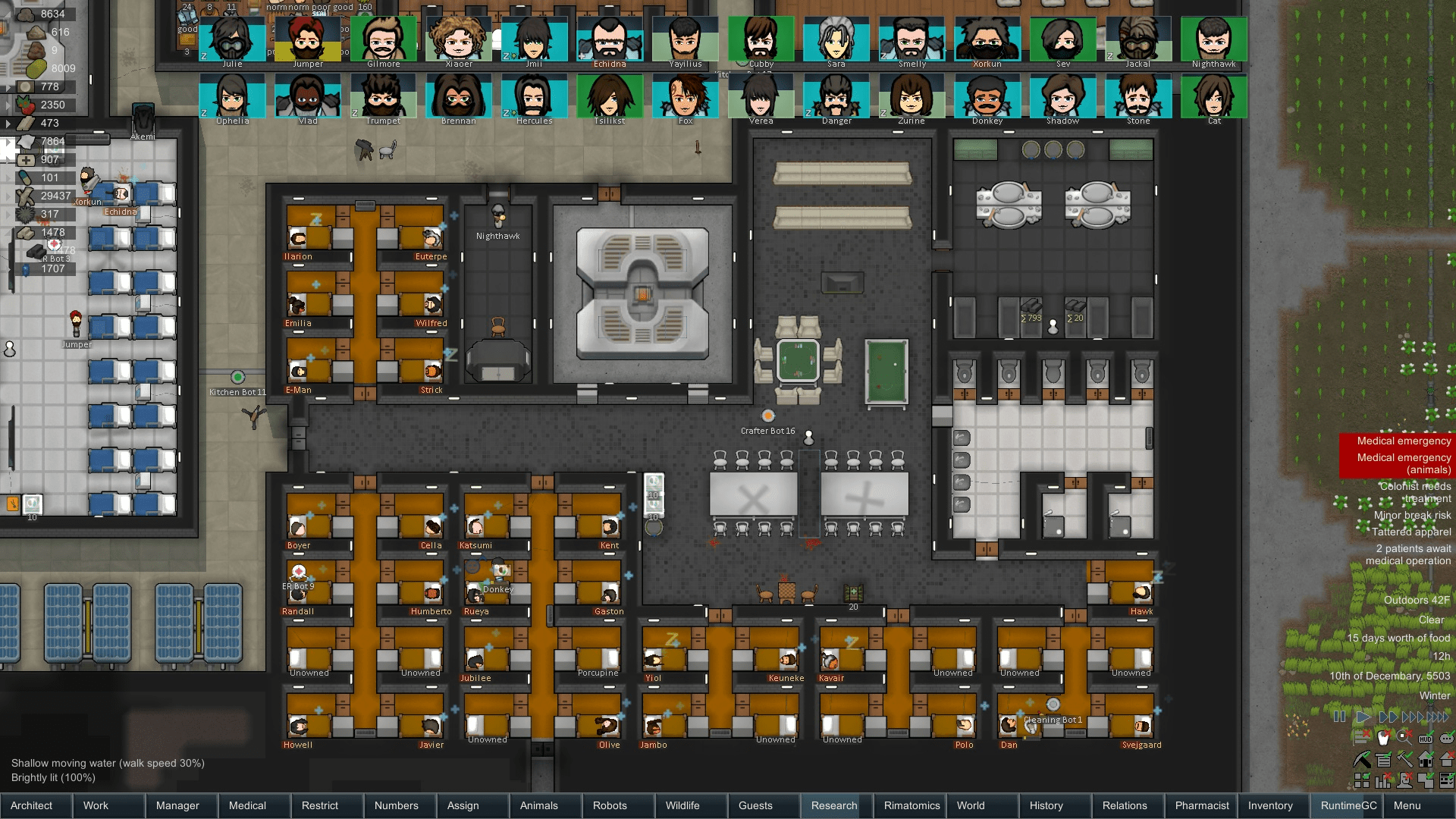
Task: Click the HUD display icon
Action: pyautogui.click(x=1426, y=738)
